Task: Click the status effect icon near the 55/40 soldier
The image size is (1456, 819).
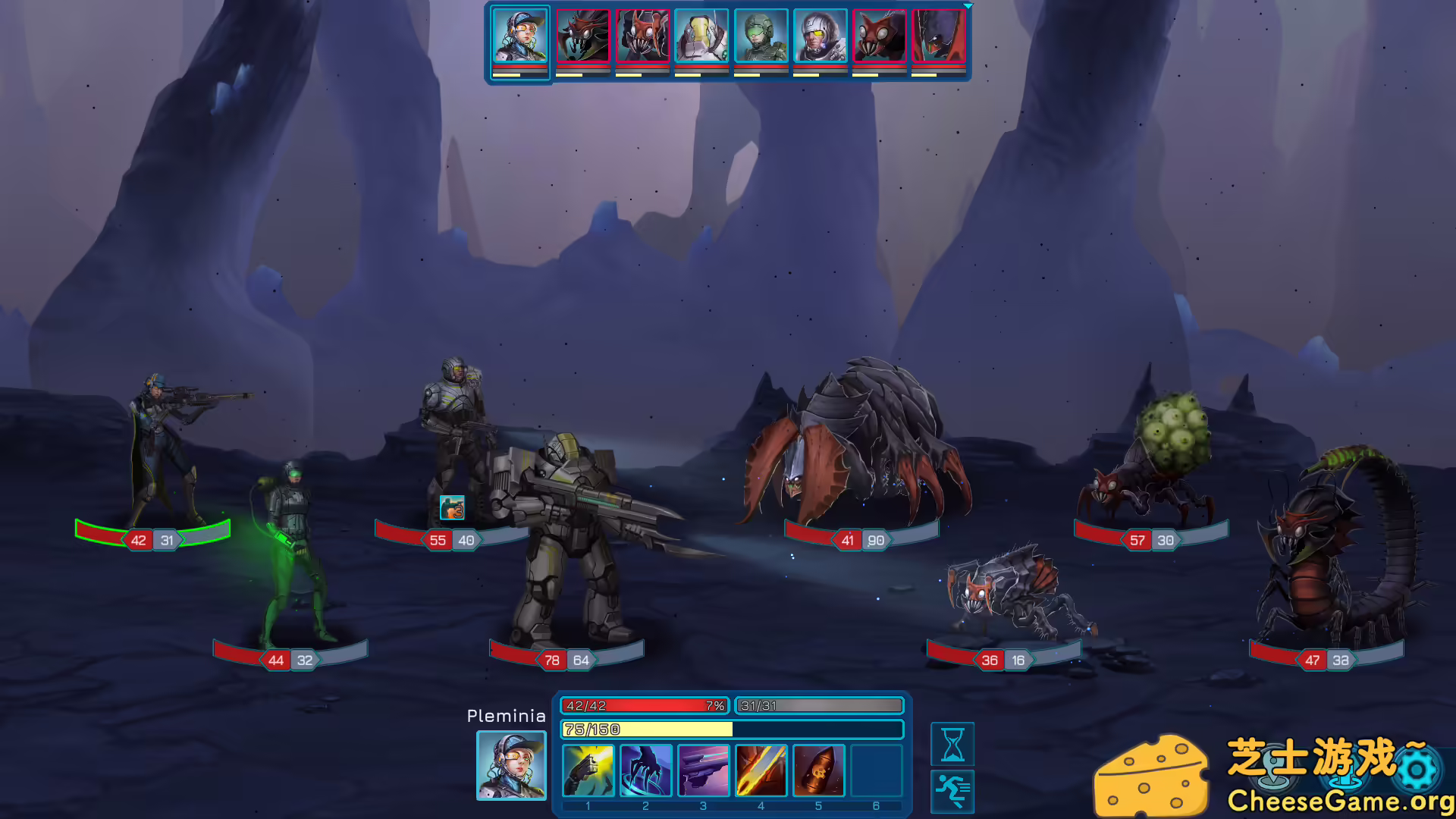Action: point(452,507)
